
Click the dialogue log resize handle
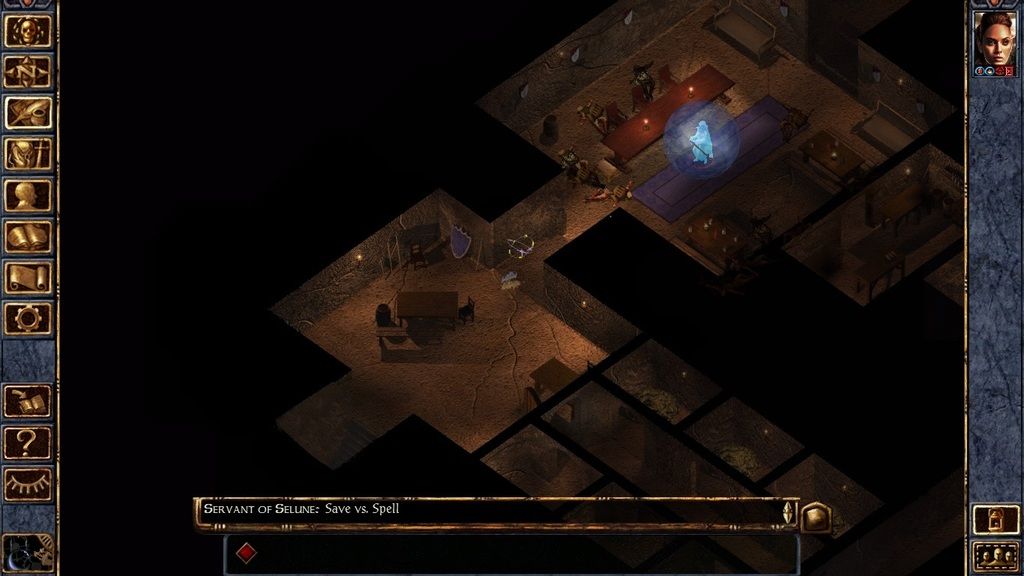[x=788, y=512]
